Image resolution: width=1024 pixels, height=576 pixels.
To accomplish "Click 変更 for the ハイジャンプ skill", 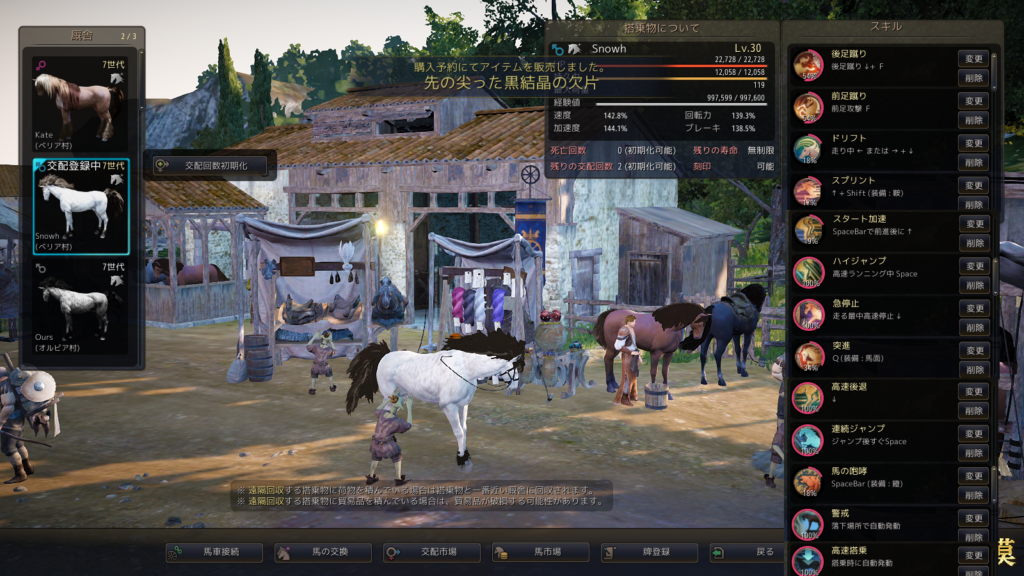I will (973, 267).
